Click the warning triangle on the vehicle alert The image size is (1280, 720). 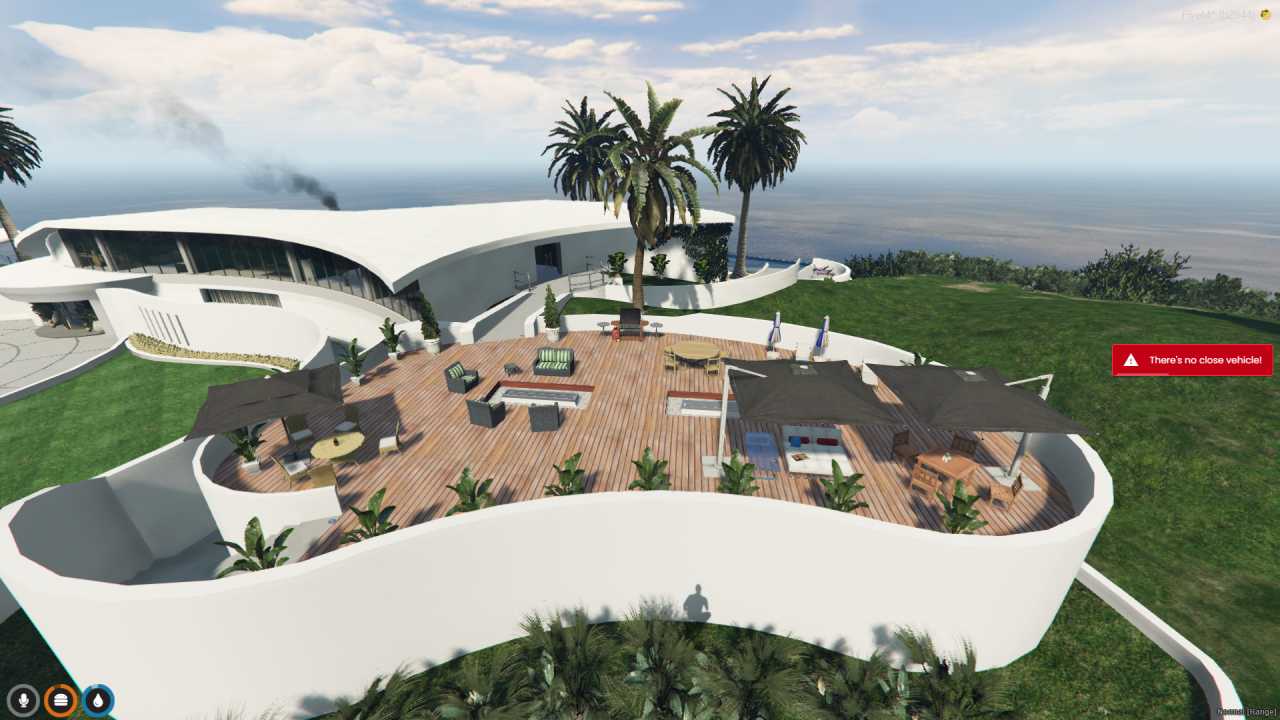coord(1133,360)
